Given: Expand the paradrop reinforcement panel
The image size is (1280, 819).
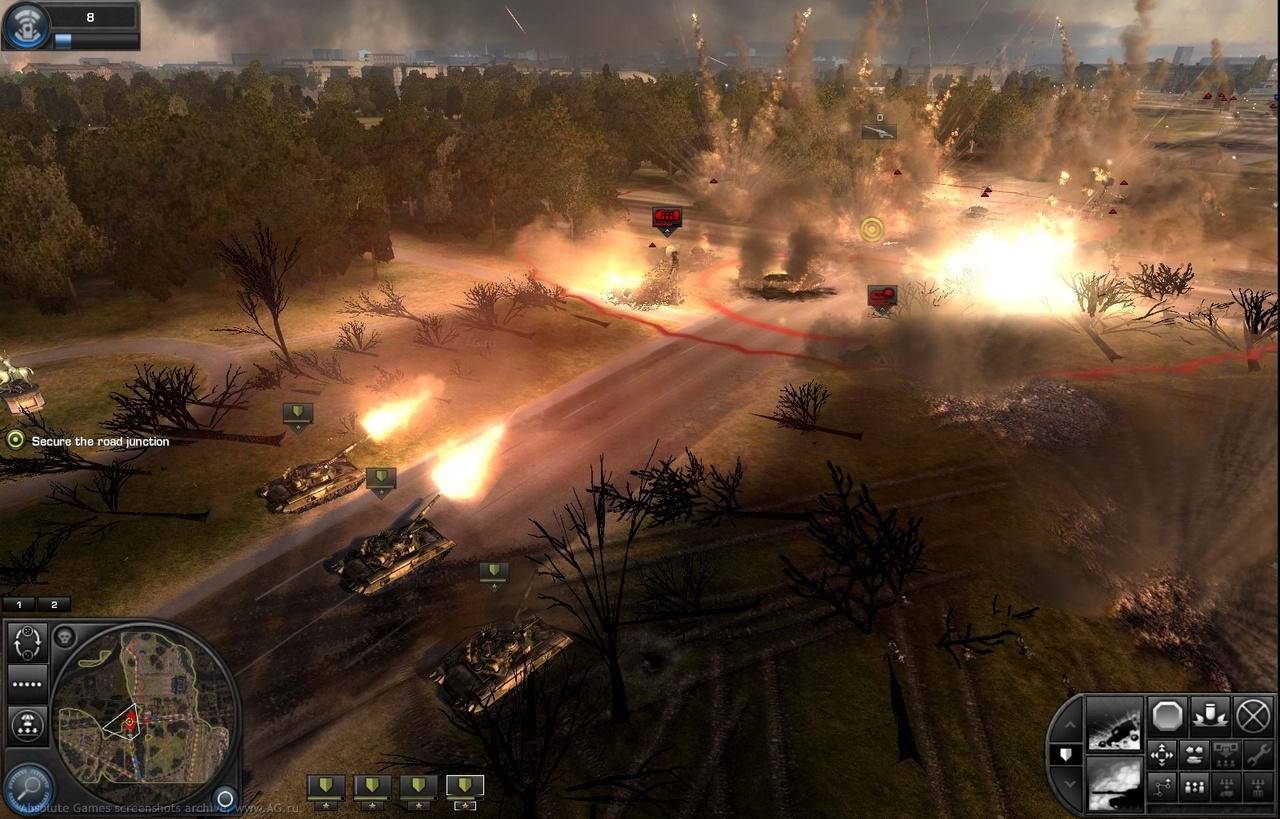Looking at the screenshot, I should coord(27,724).
